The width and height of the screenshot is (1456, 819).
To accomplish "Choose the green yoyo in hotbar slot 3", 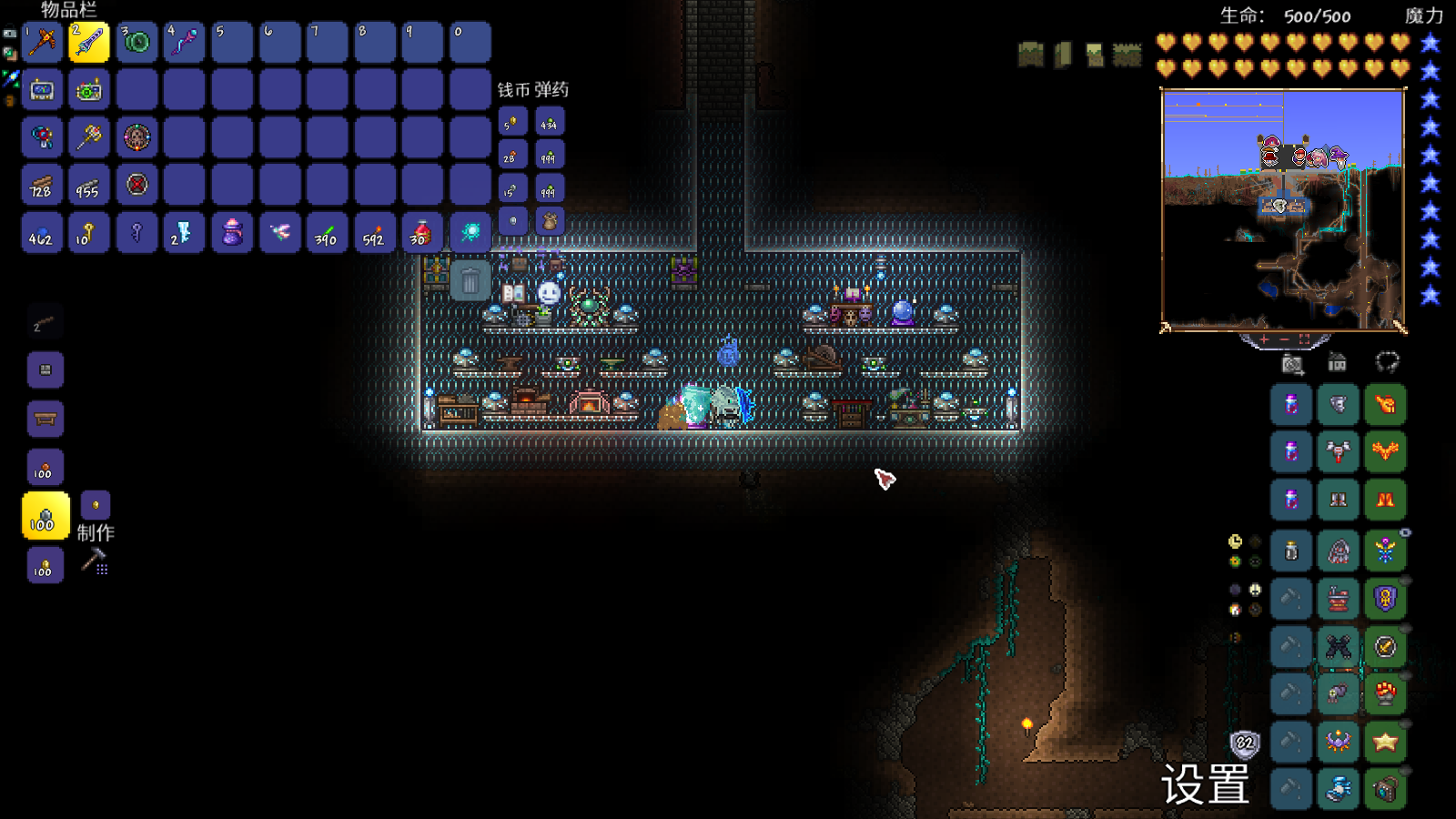I will tap(136, 42).
